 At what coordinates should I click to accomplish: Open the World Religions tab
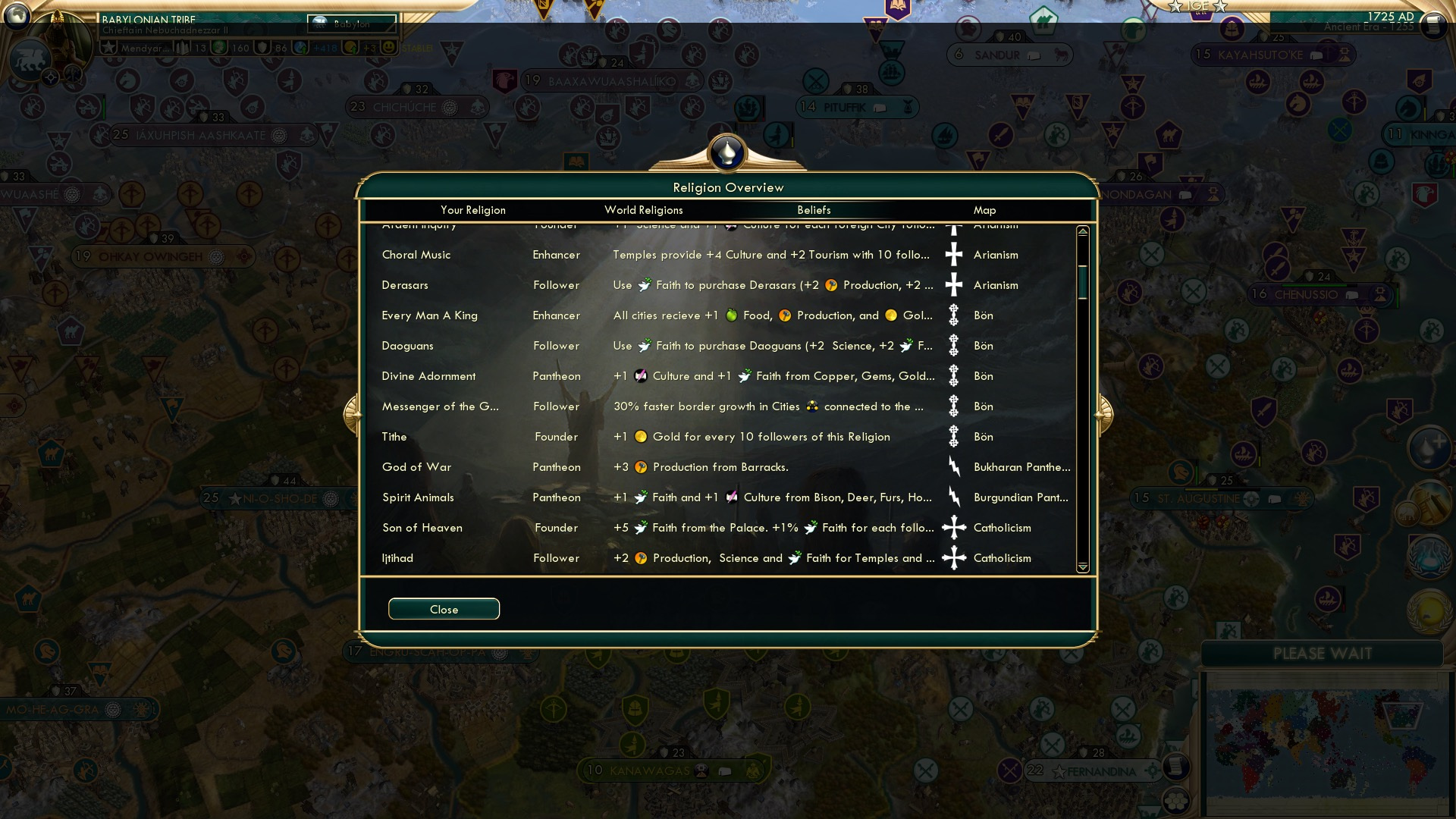(x=643, y=210)
